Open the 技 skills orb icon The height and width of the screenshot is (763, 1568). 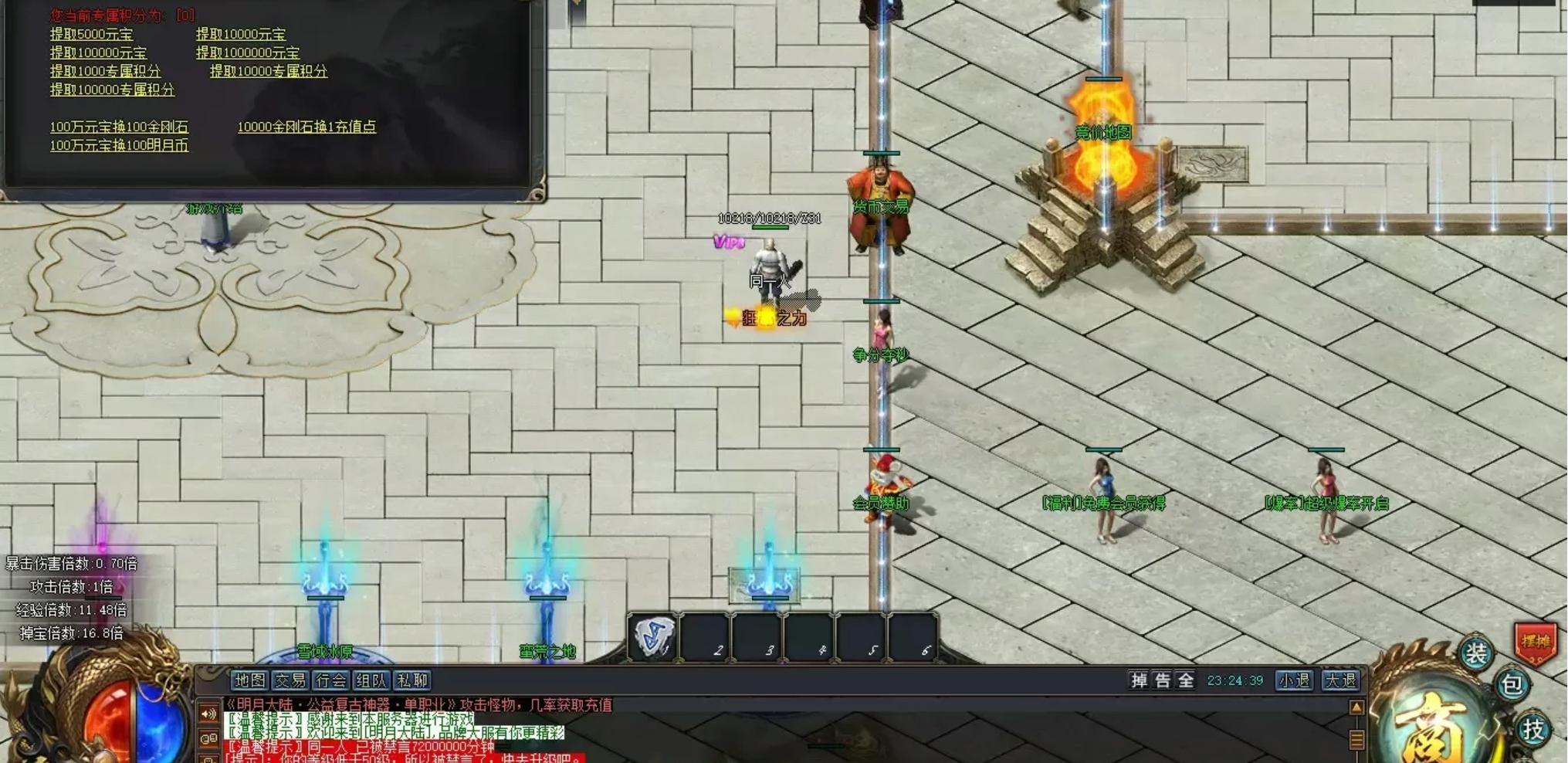pyautogui.click(x=1533, y=728)
